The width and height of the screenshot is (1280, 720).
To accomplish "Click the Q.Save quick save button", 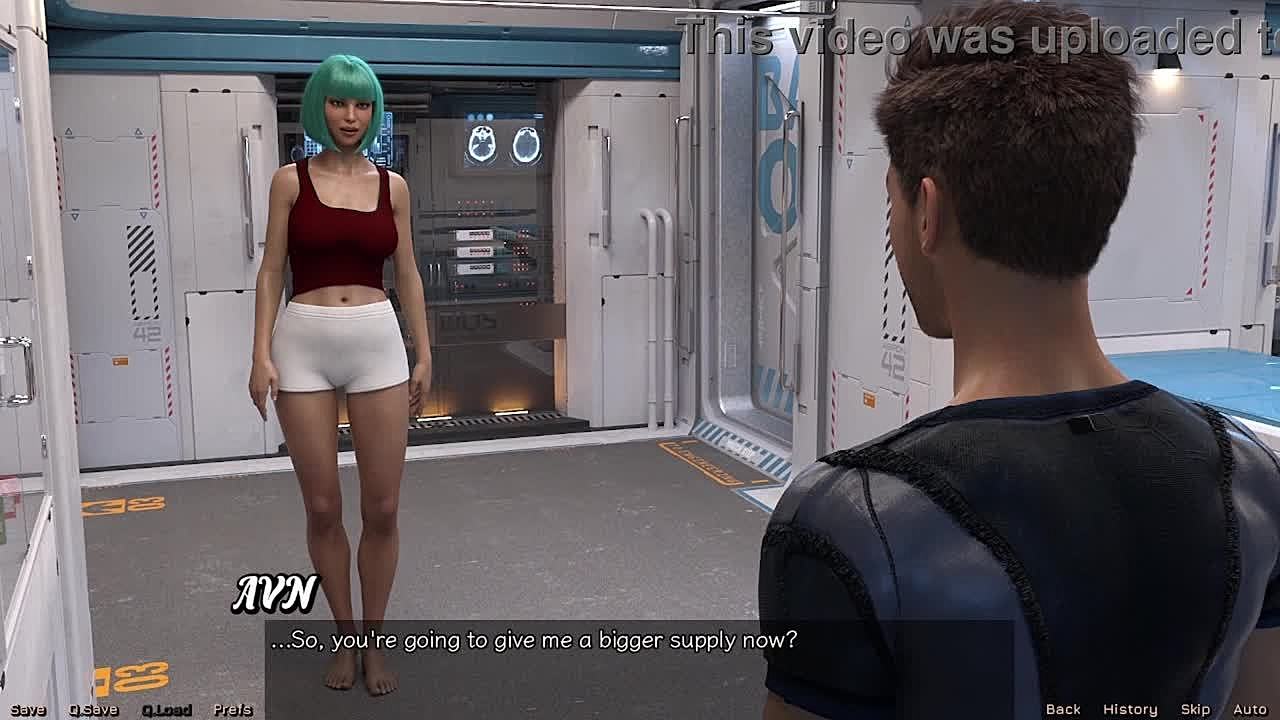I will tap(93, 710).
